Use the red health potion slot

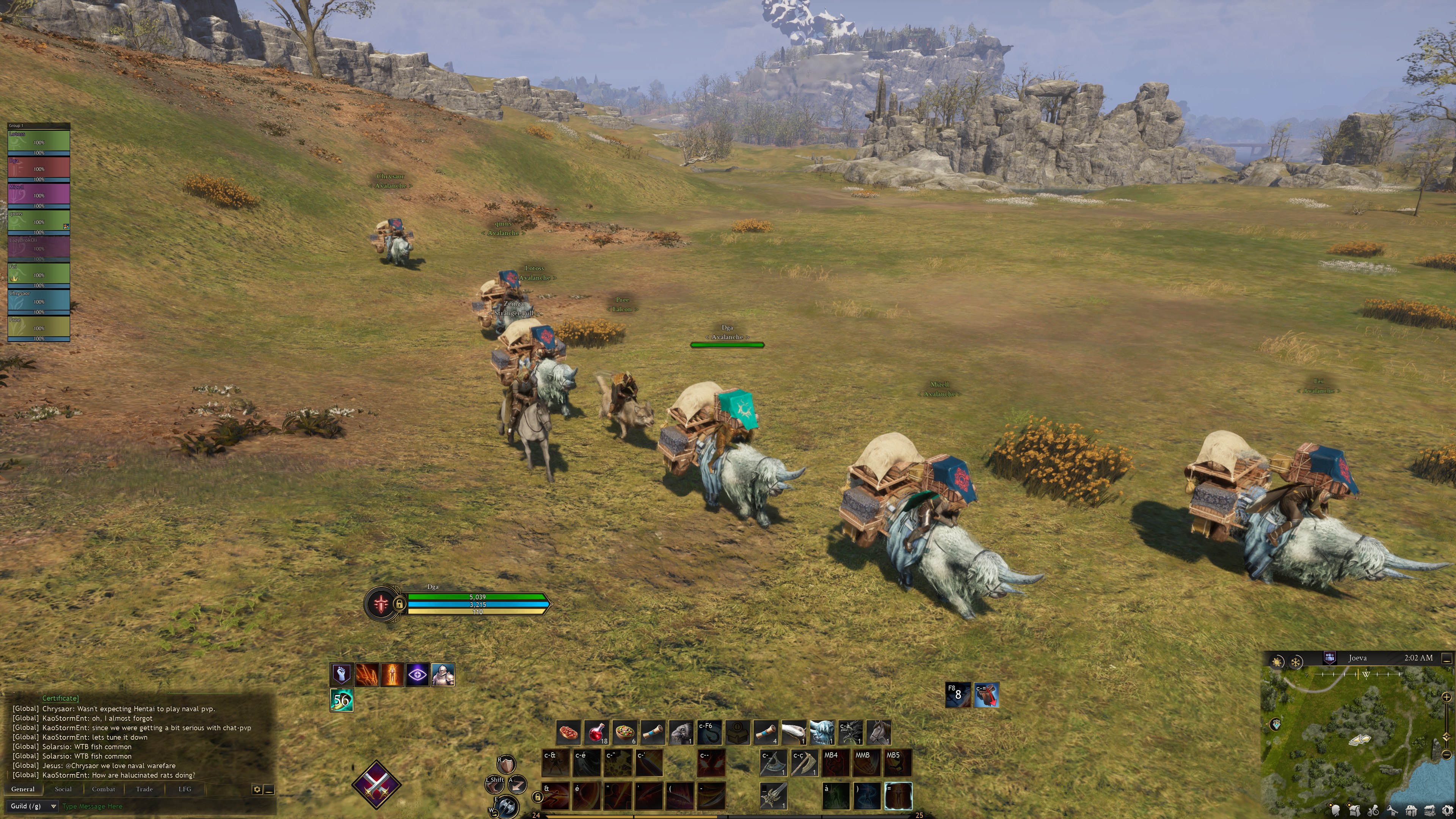tap(596, 733)
